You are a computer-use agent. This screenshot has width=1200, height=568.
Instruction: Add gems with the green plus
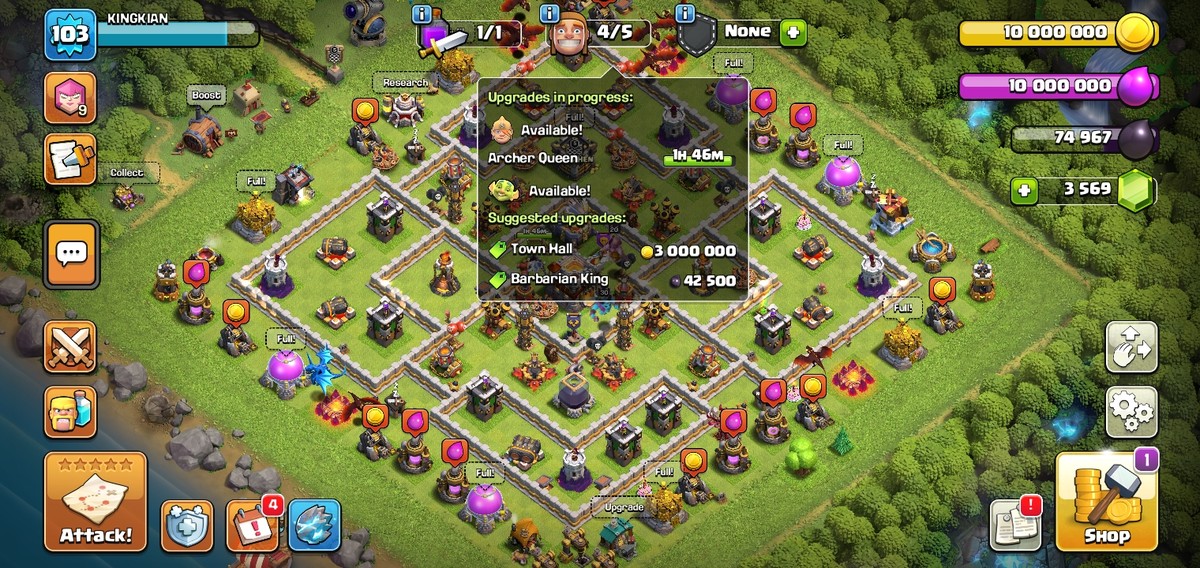point(1024,190)
